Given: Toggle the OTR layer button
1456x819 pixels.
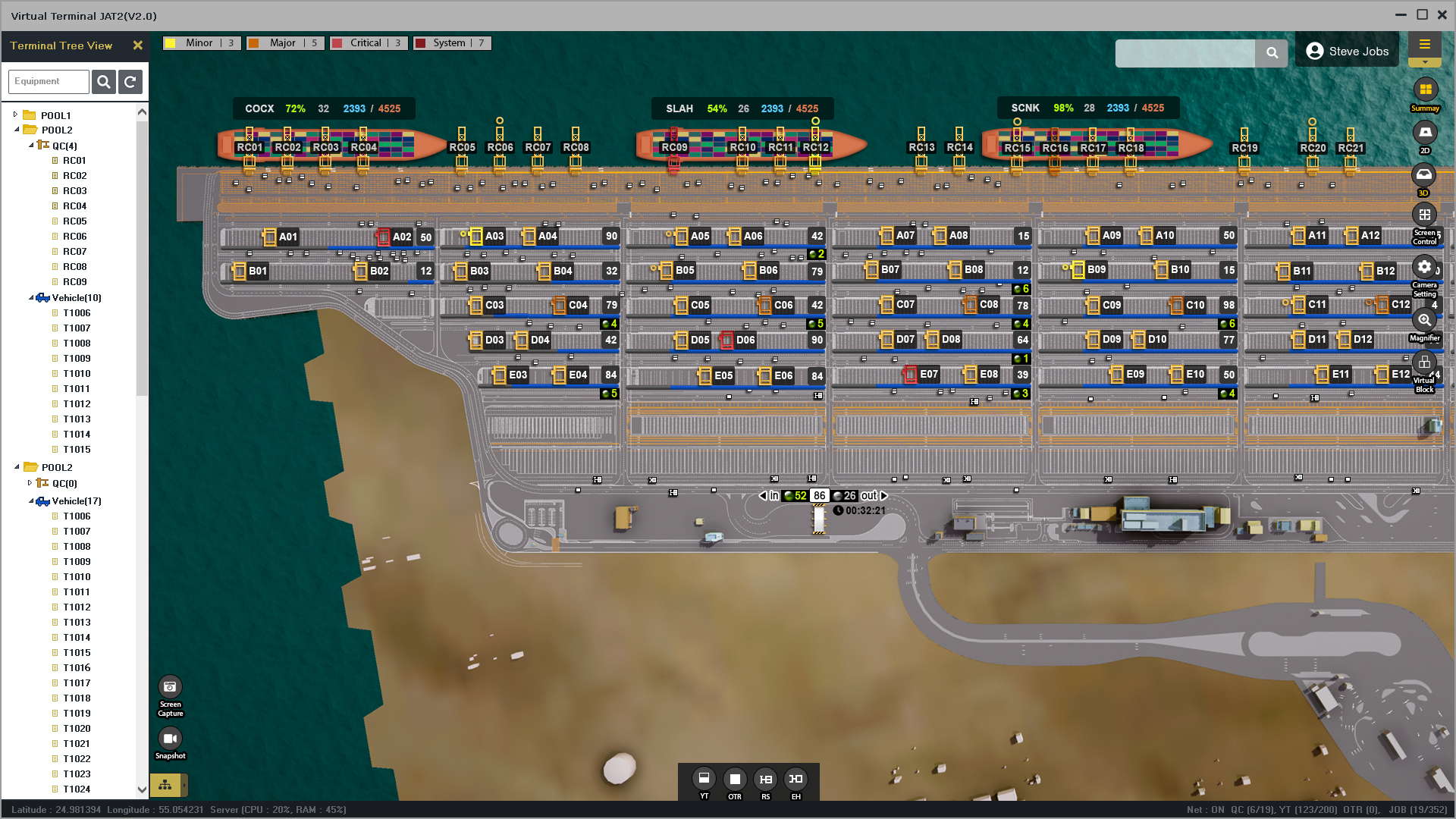Looking at the screenshot, I should pos(734,779).
